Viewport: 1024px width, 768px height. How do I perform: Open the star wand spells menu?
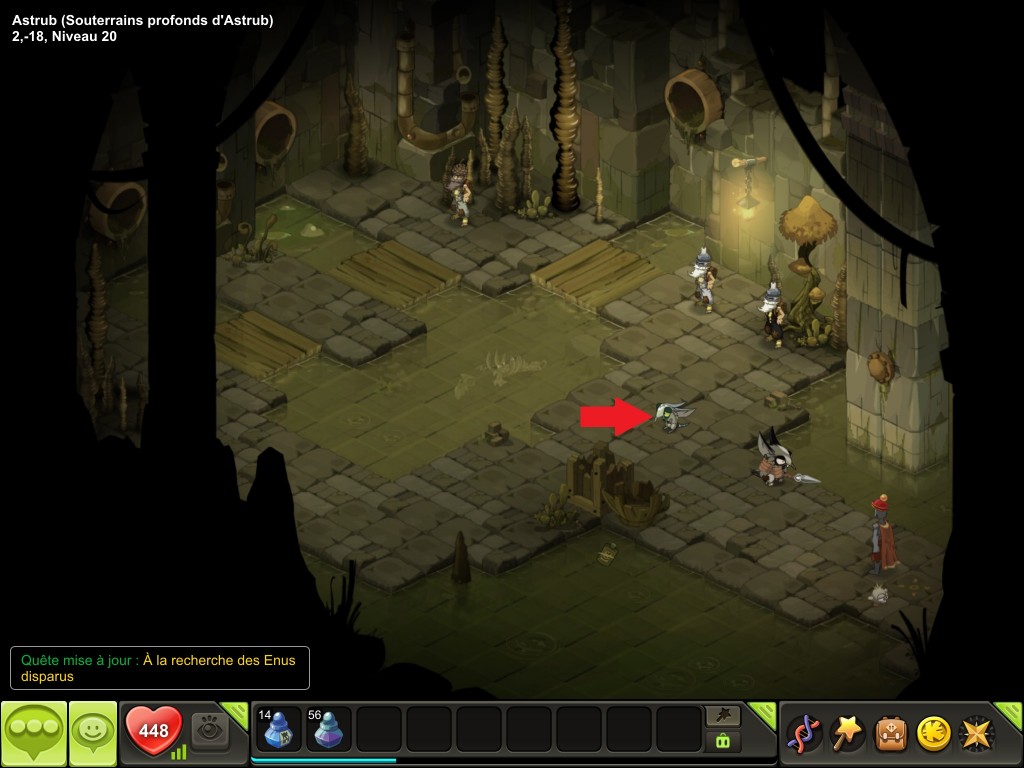click(848, 733)
